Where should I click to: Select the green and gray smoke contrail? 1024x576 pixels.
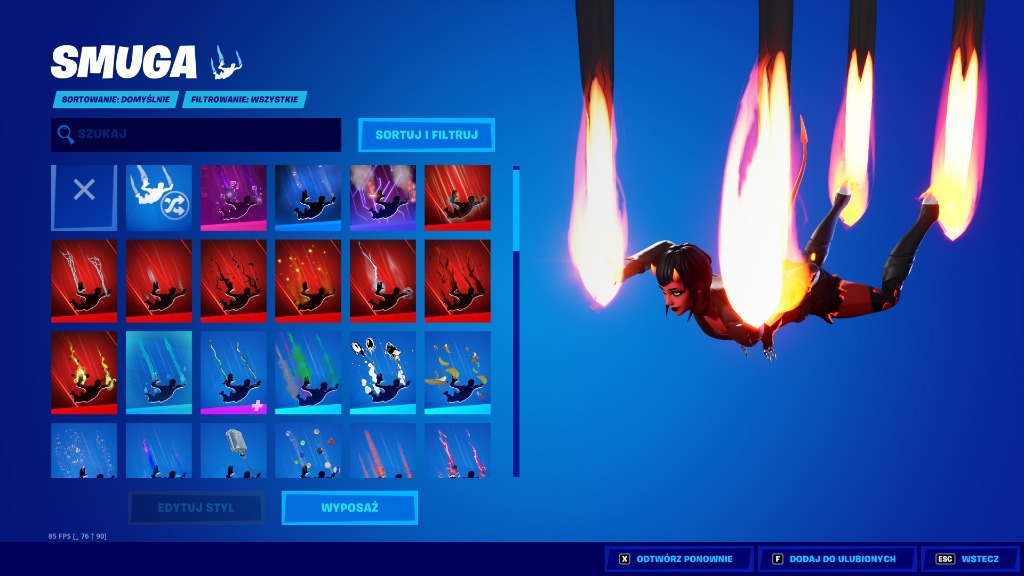[308, 372]
